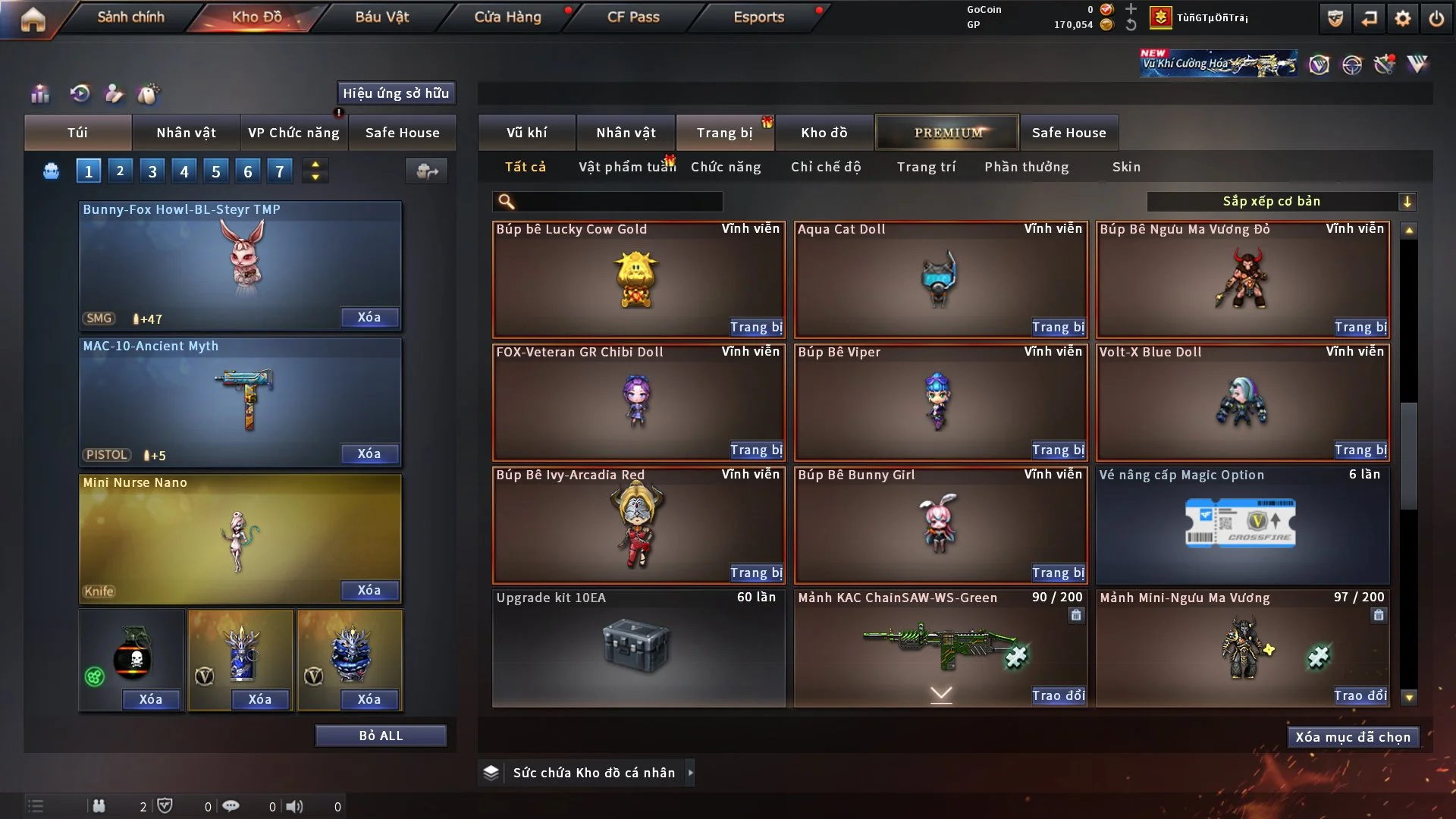Screen dimensions: 1456x819
Task: Click the item search field
Action: pyautogui.click(x=618, y=201)
